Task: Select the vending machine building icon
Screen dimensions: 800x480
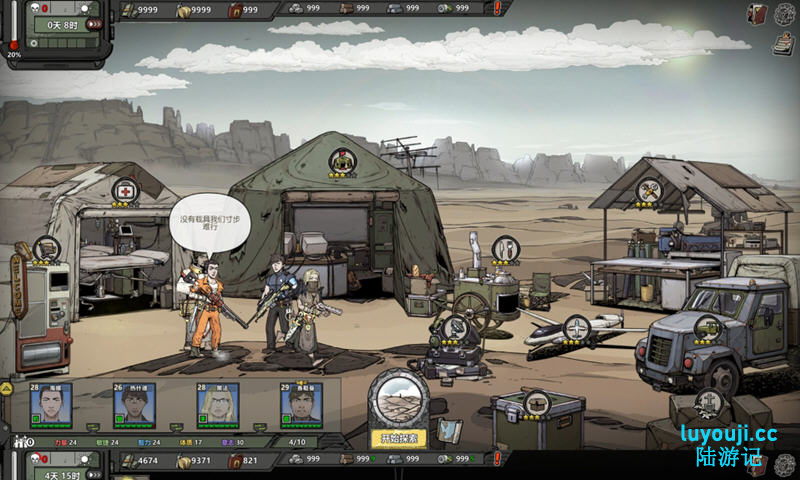Action: [44, 249]
